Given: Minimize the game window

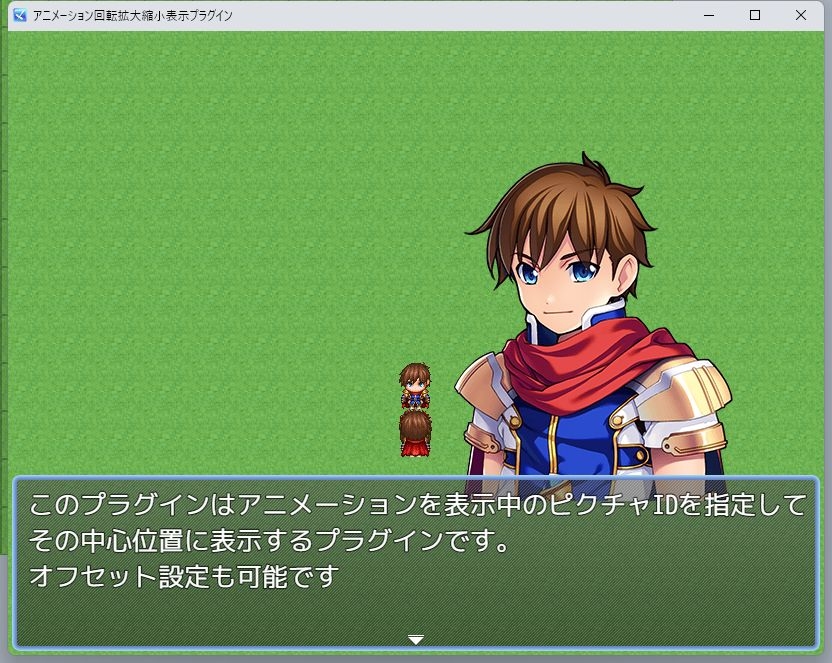Looking at the screenshot, I should coord(709,15).
